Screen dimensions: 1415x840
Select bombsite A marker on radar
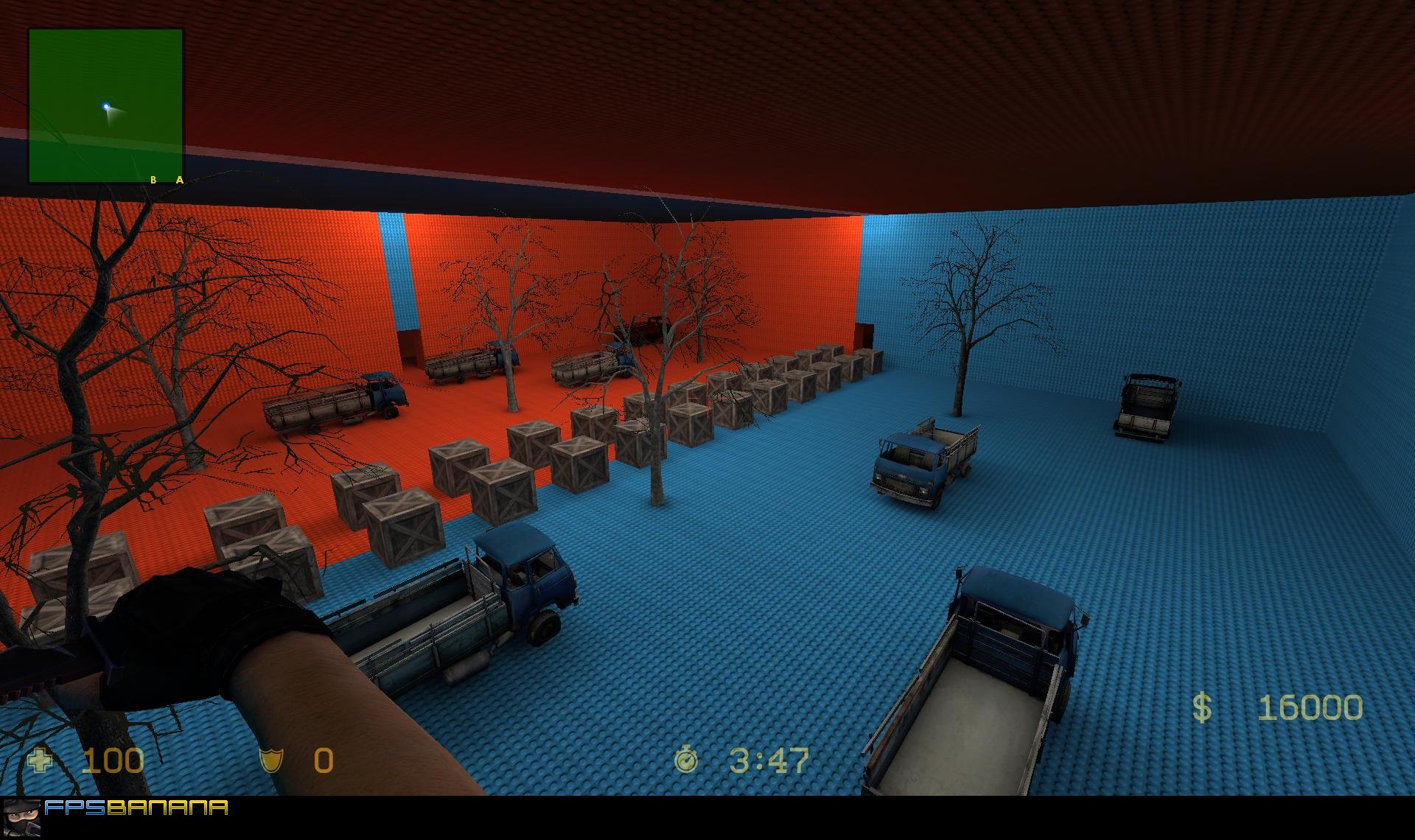[x=180, y=180]
